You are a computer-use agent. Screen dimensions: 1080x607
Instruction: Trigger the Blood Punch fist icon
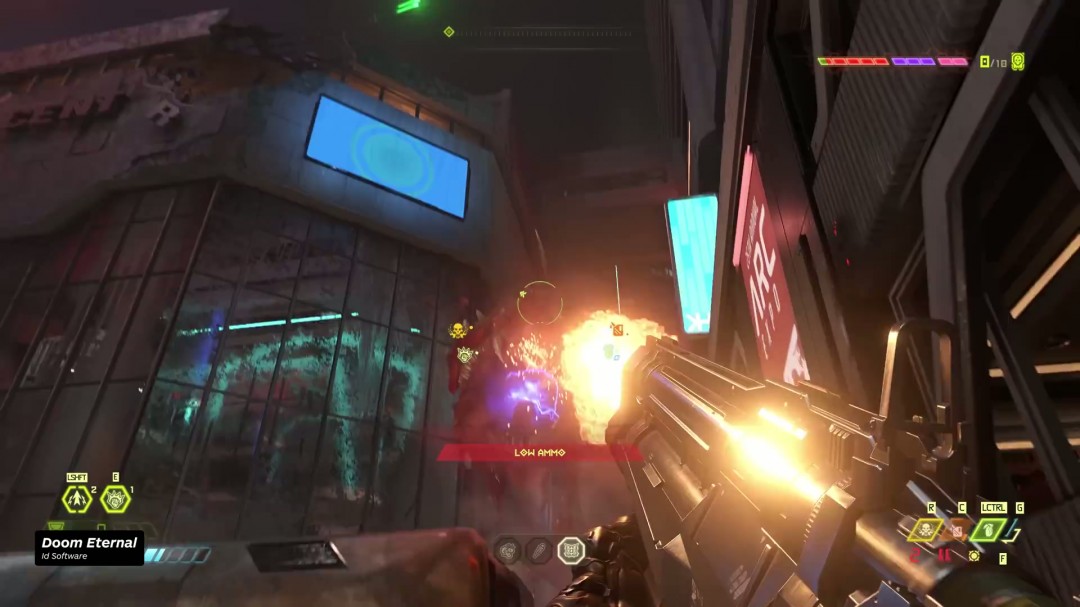point(115,499)
